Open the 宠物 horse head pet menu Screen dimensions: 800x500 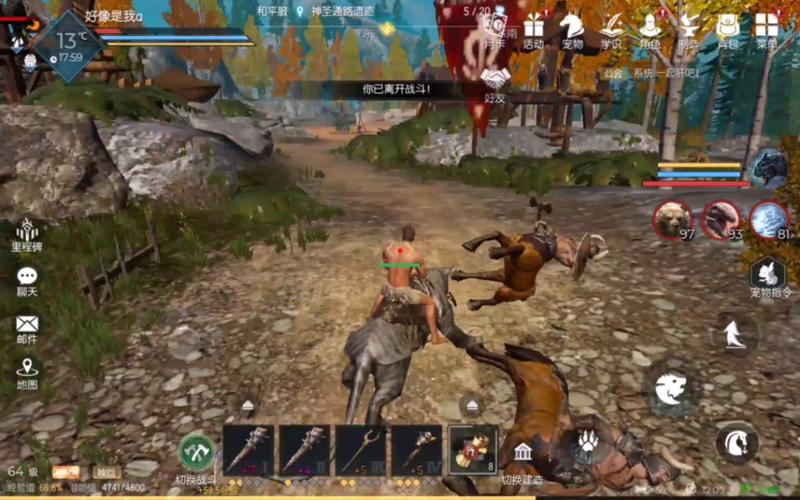pyautogui.click(x=572, y=28)
